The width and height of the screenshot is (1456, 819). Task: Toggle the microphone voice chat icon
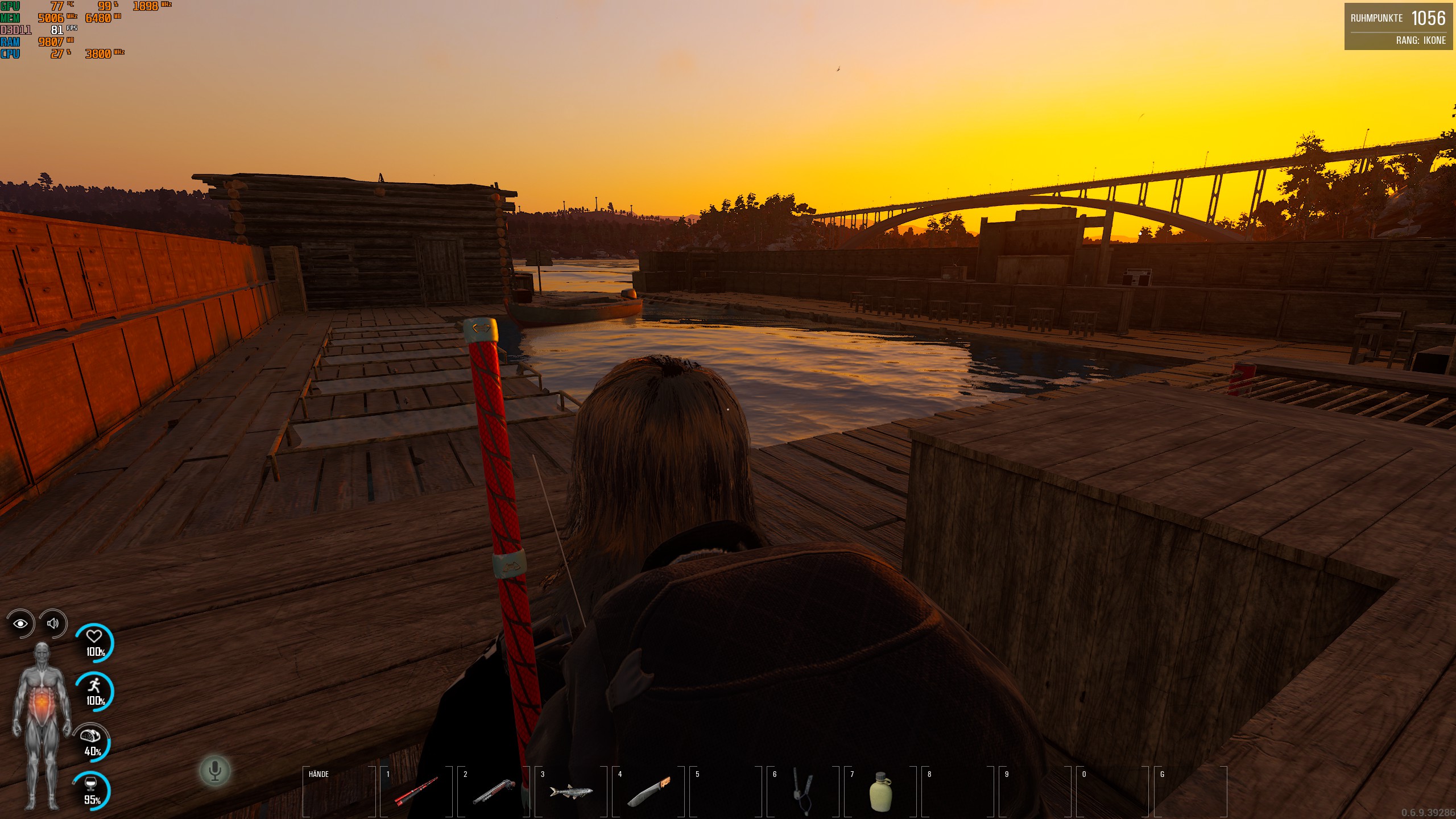point(215,771)
